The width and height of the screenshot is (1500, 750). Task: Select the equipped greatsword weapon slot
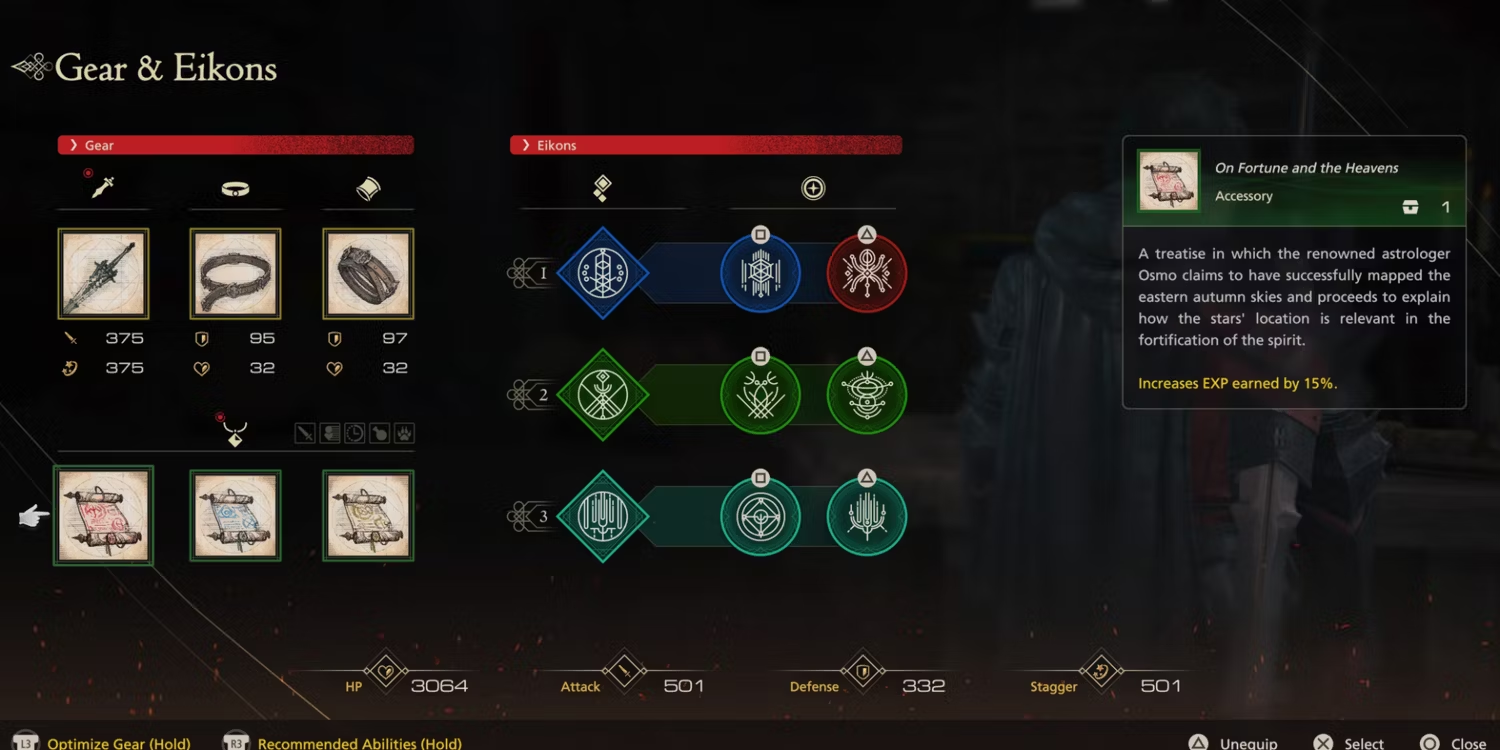(103, 274)
